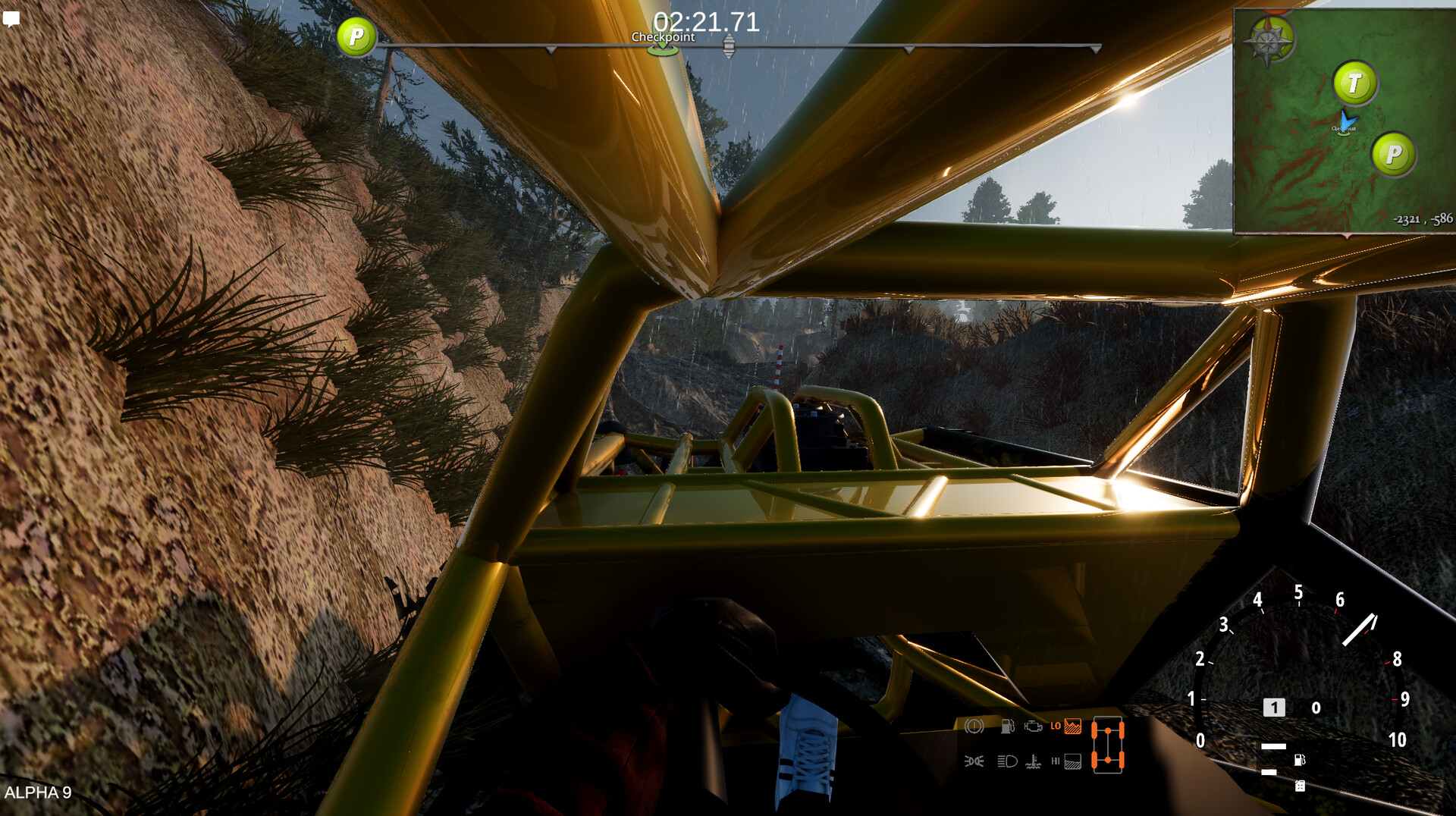Select the coolant temperature icon
1456x816 pixels.
1034,761
